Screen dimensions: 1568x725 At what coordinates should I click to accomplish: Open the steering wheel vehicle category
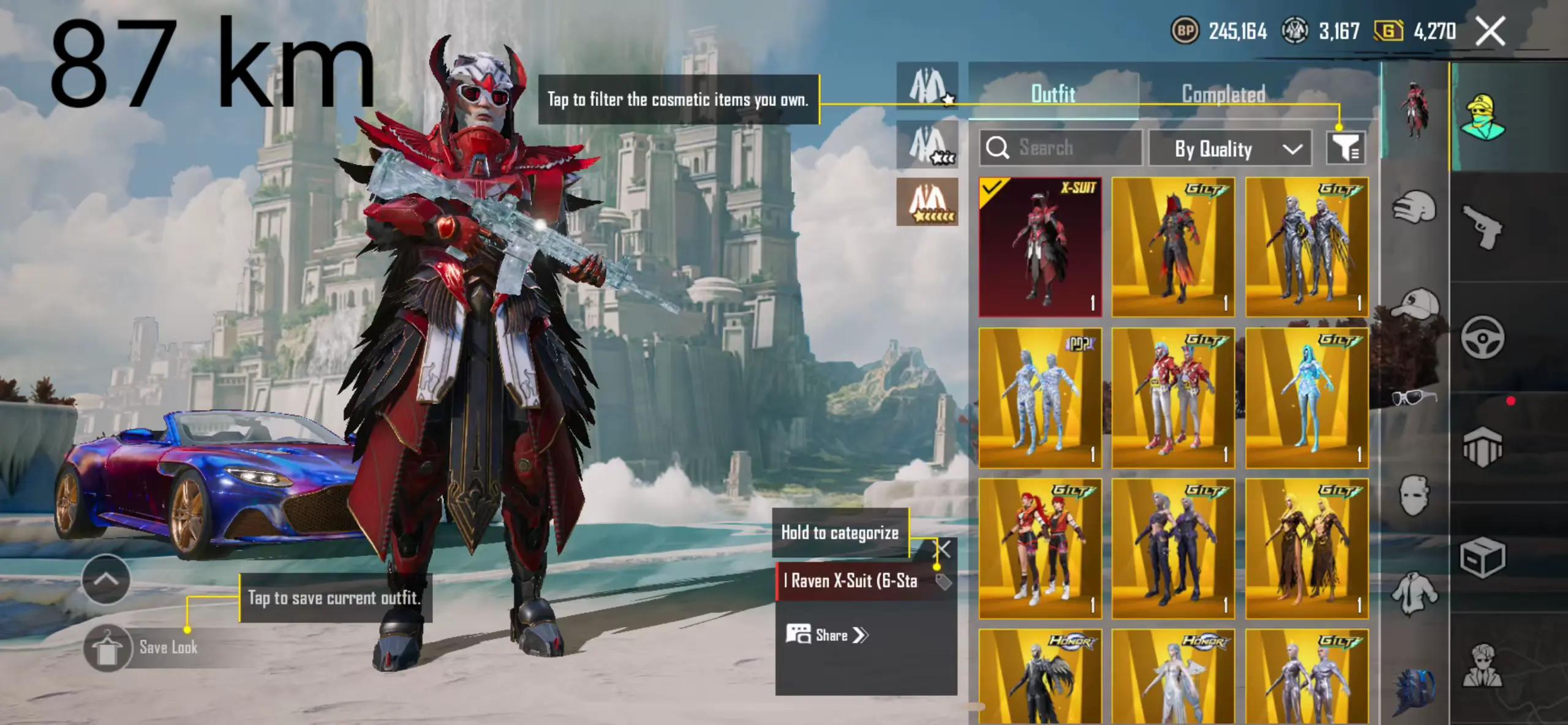pos(1482,337)
